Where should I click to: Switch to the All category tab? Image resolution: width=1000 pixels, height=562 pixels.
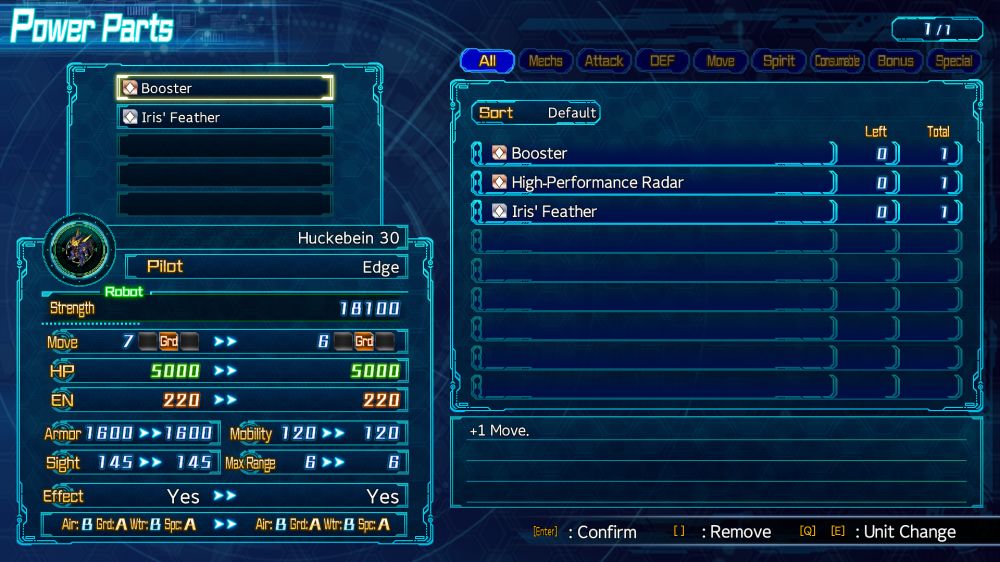[487, 61]
